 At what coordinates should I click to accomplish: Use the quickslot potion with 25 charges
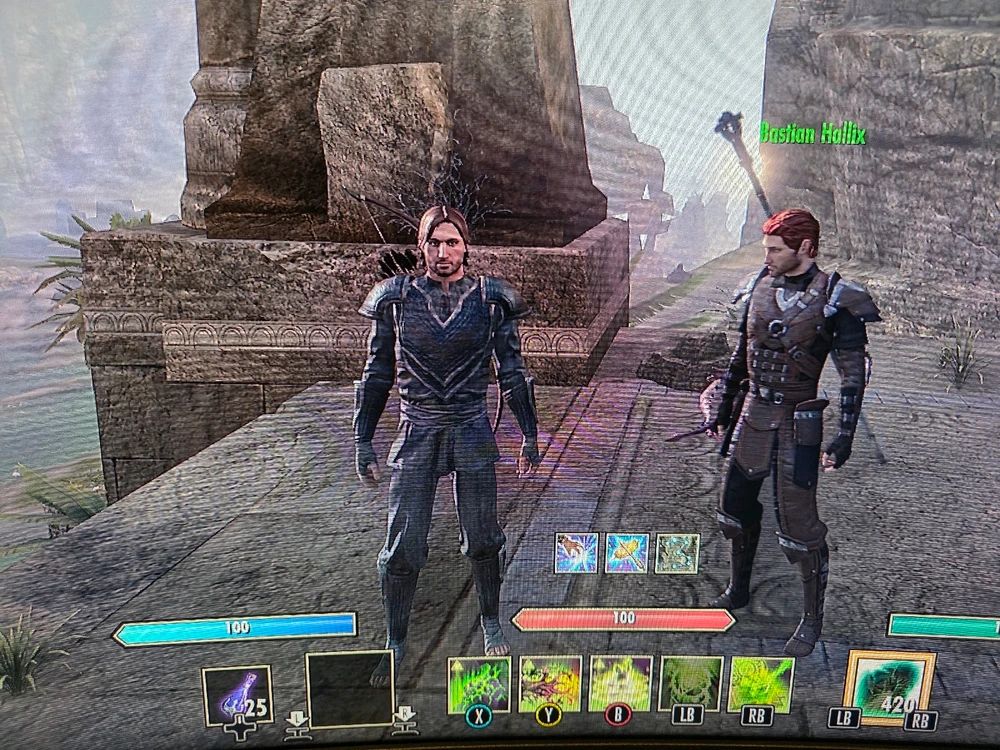coord(236,695)
